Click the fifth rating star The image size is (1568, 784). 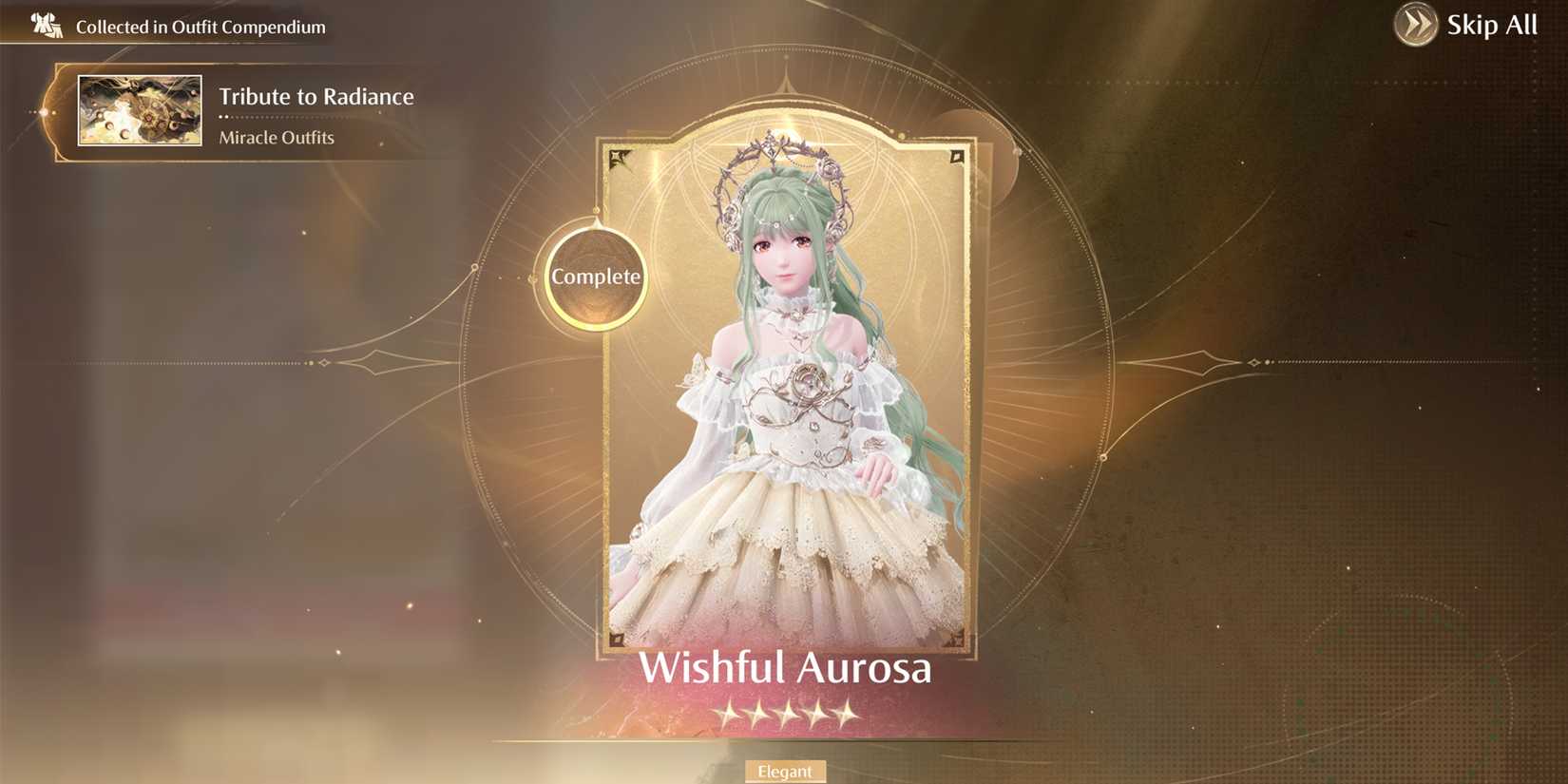point(849,716)
